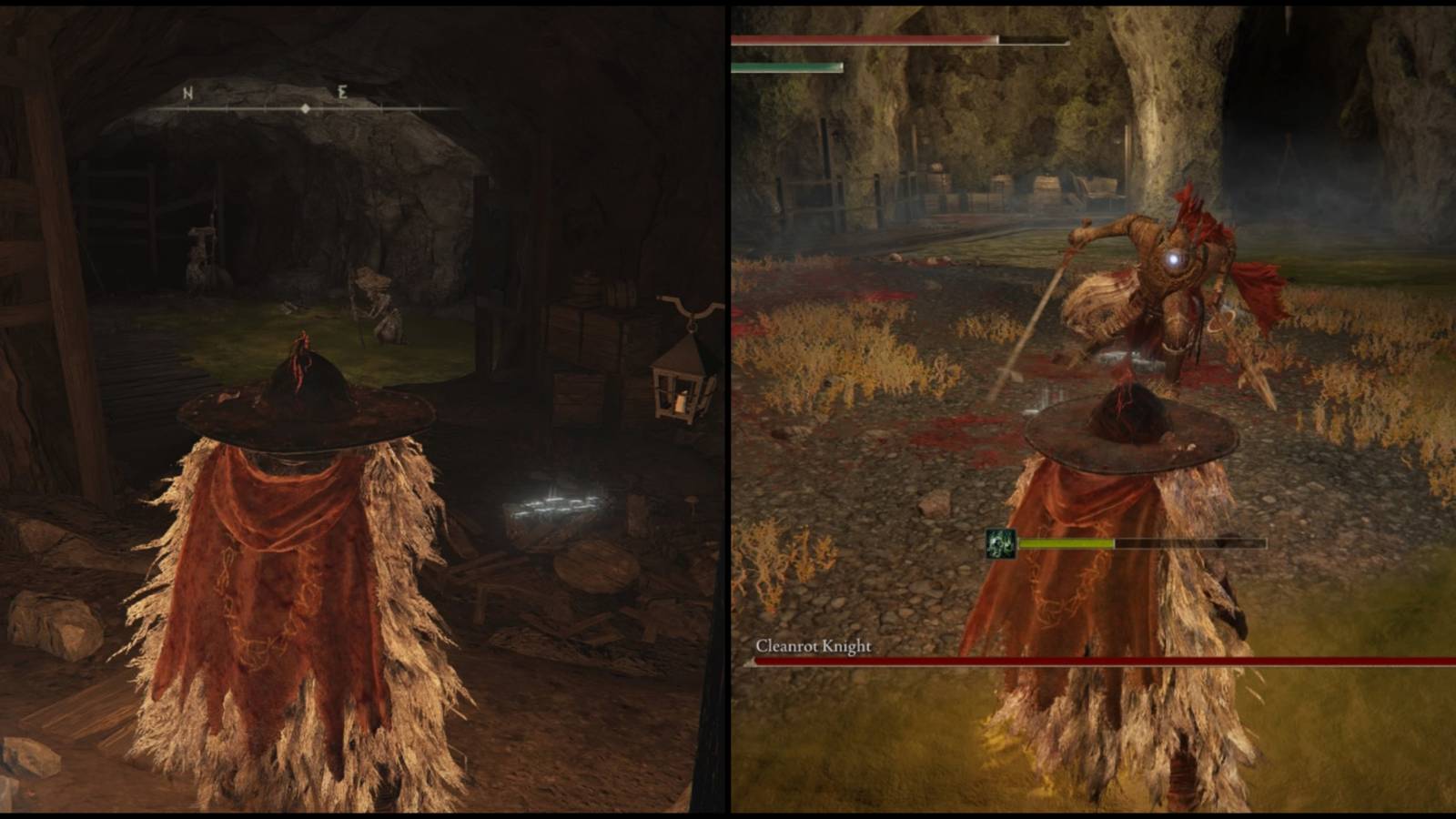Click the E letter on the compass

click(341, 92)
